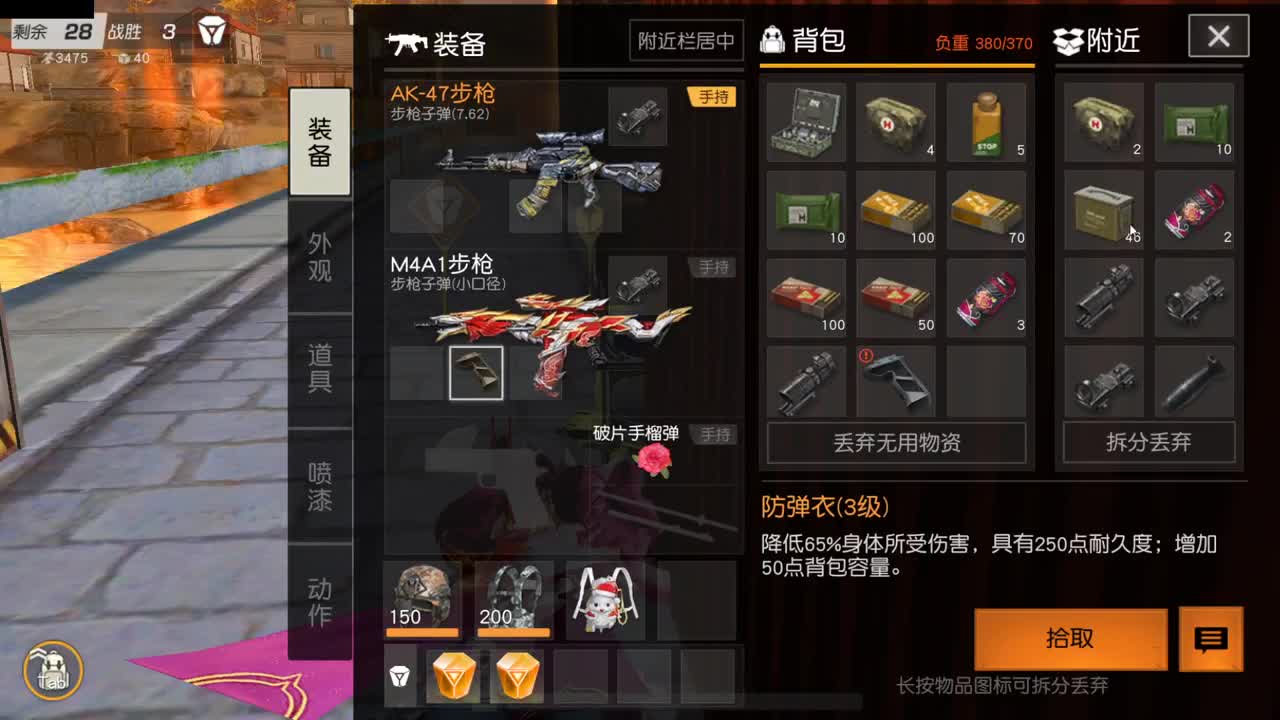Open the chat message icon
This screenshot has width=1280, height=720.
pos(1213,639)
